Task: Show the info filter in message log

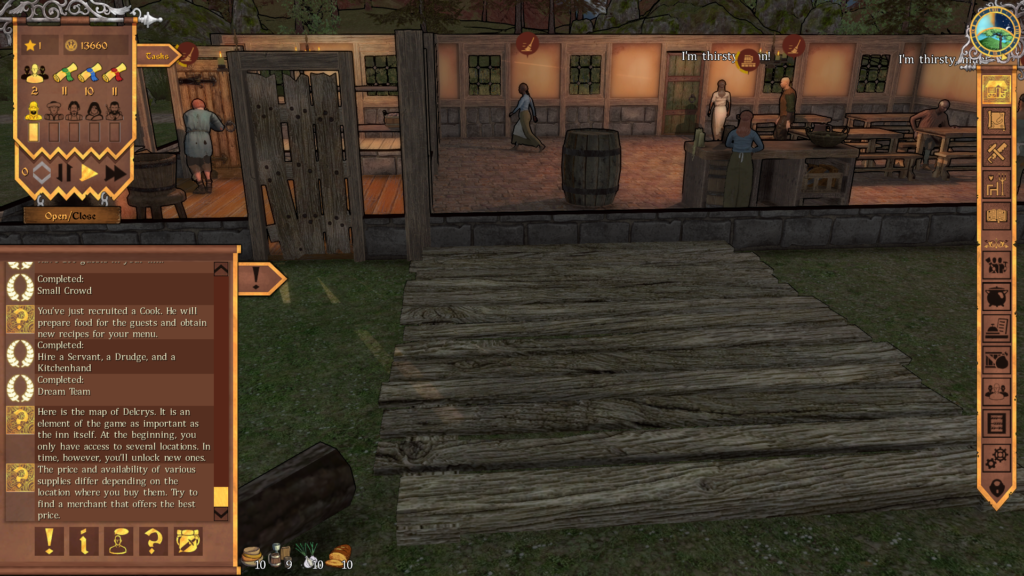Action: tap(84, 541)
